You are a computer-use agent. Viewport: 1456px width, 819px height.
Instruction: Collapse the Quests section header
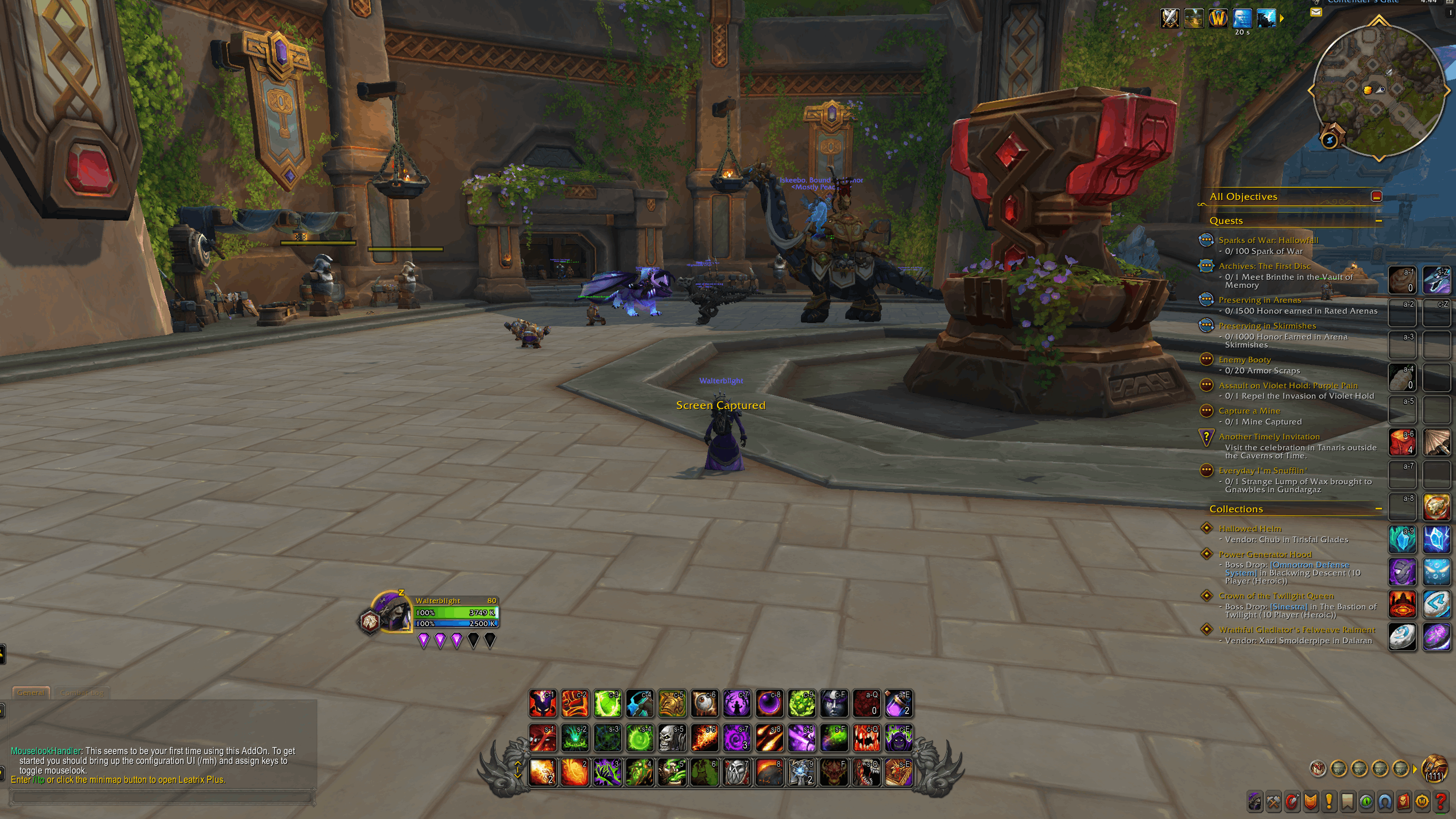[x=1378, y=221]
